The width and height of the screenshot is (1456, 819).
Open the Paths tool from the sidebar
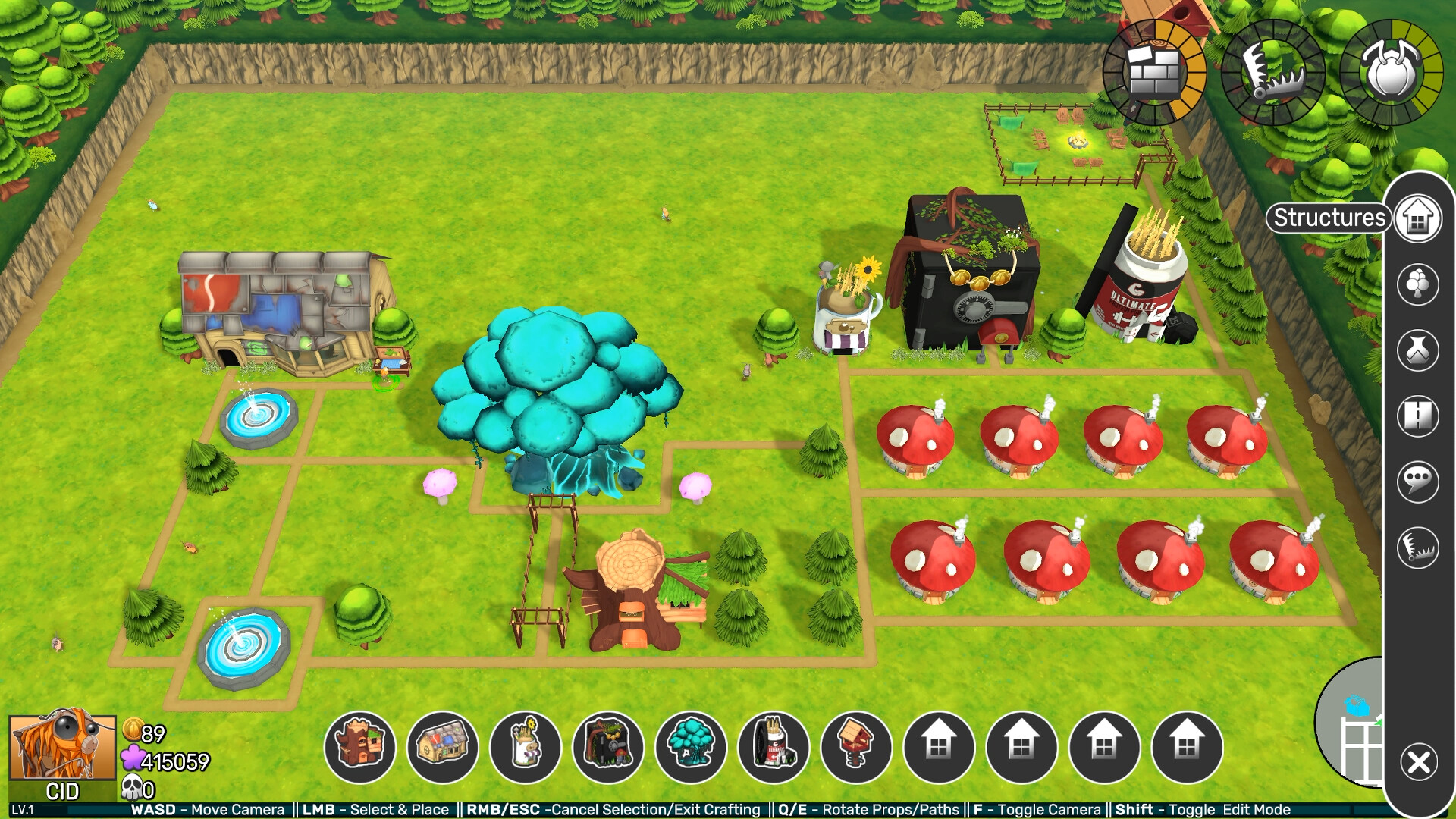point(1417,415)
